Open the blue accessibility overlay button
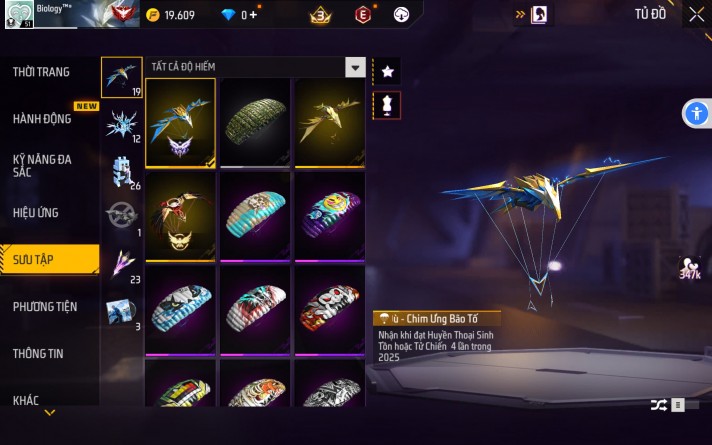 pos(696,113)
